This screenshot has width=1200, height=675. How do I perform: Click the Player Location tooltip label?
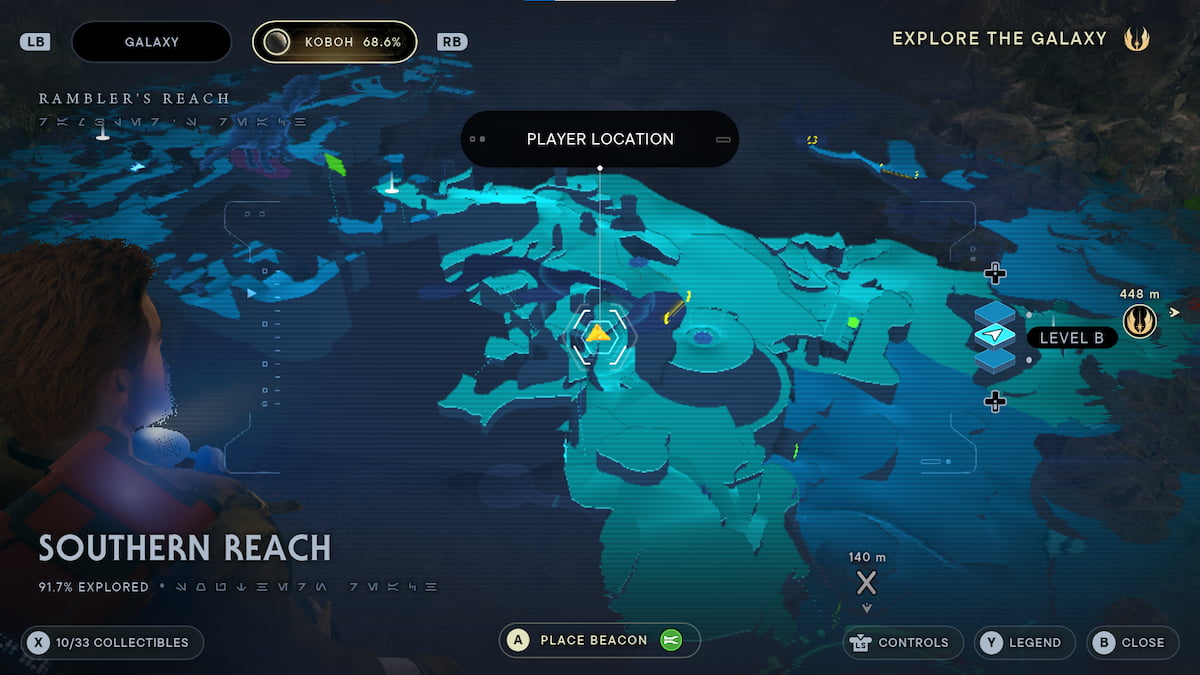[600, 139]
